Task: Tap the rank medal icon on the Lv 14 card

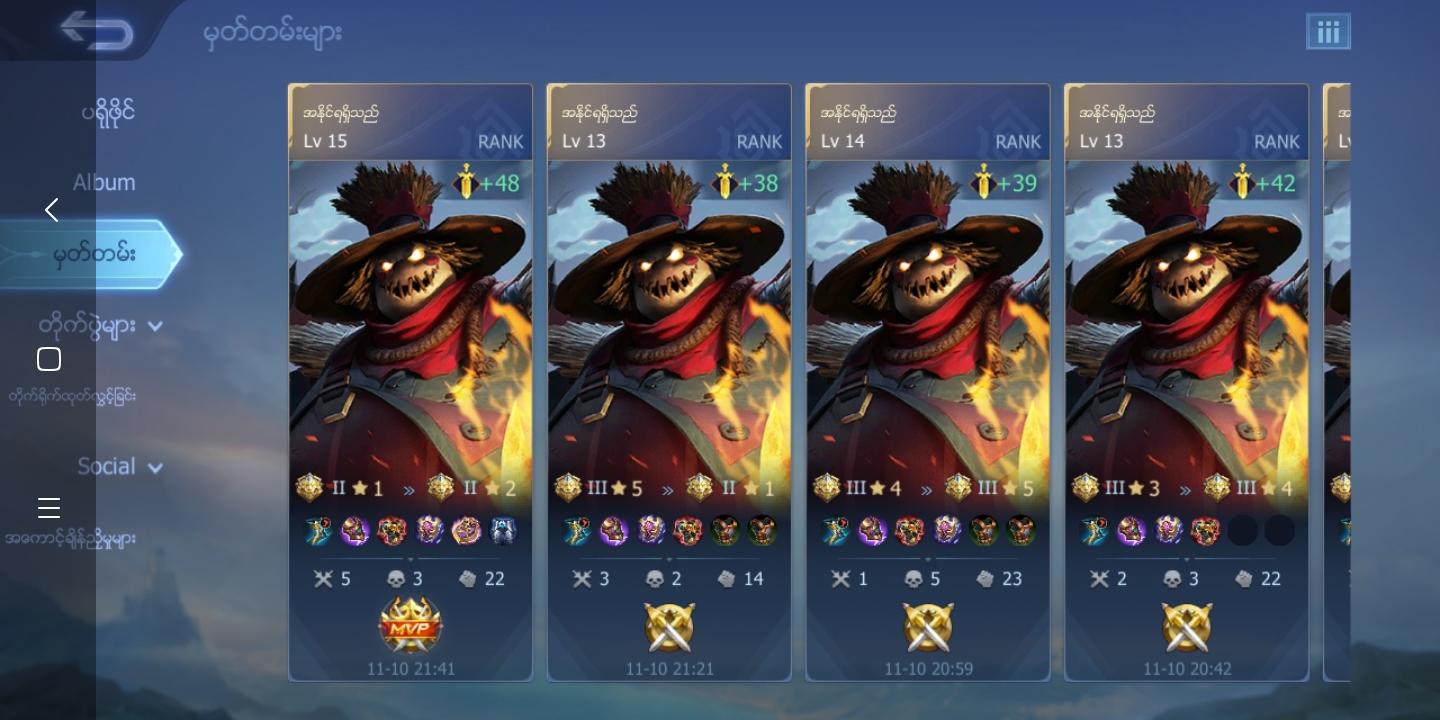Action: click(827, 487)
